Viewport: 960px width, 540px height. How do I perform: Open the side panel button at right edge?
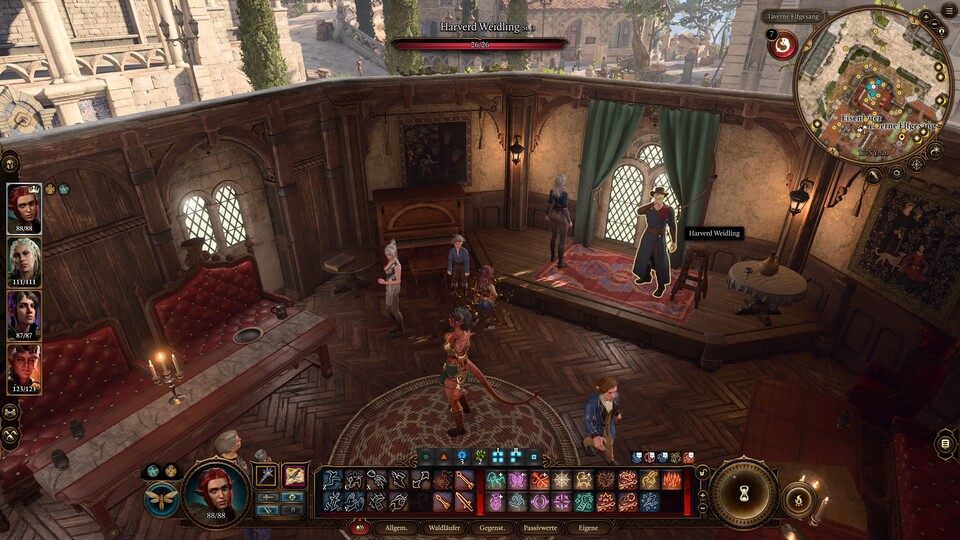pyautogui.click(x=945, y=443)
